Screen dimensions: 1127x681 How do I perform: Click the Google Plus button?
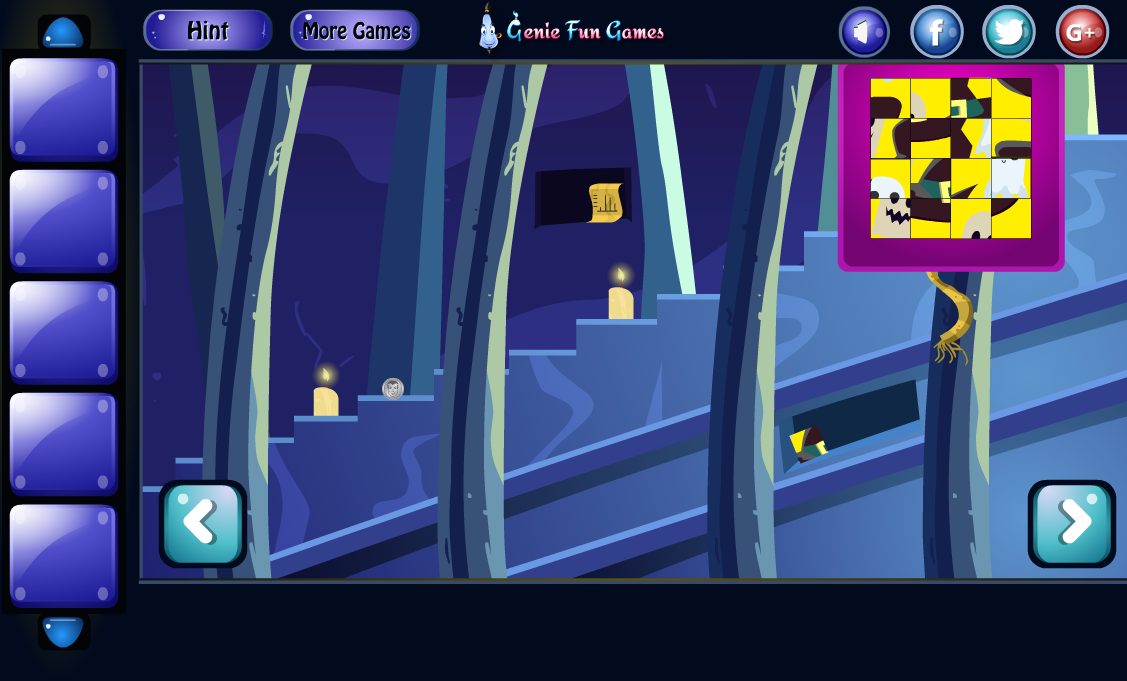[1082, 32]
